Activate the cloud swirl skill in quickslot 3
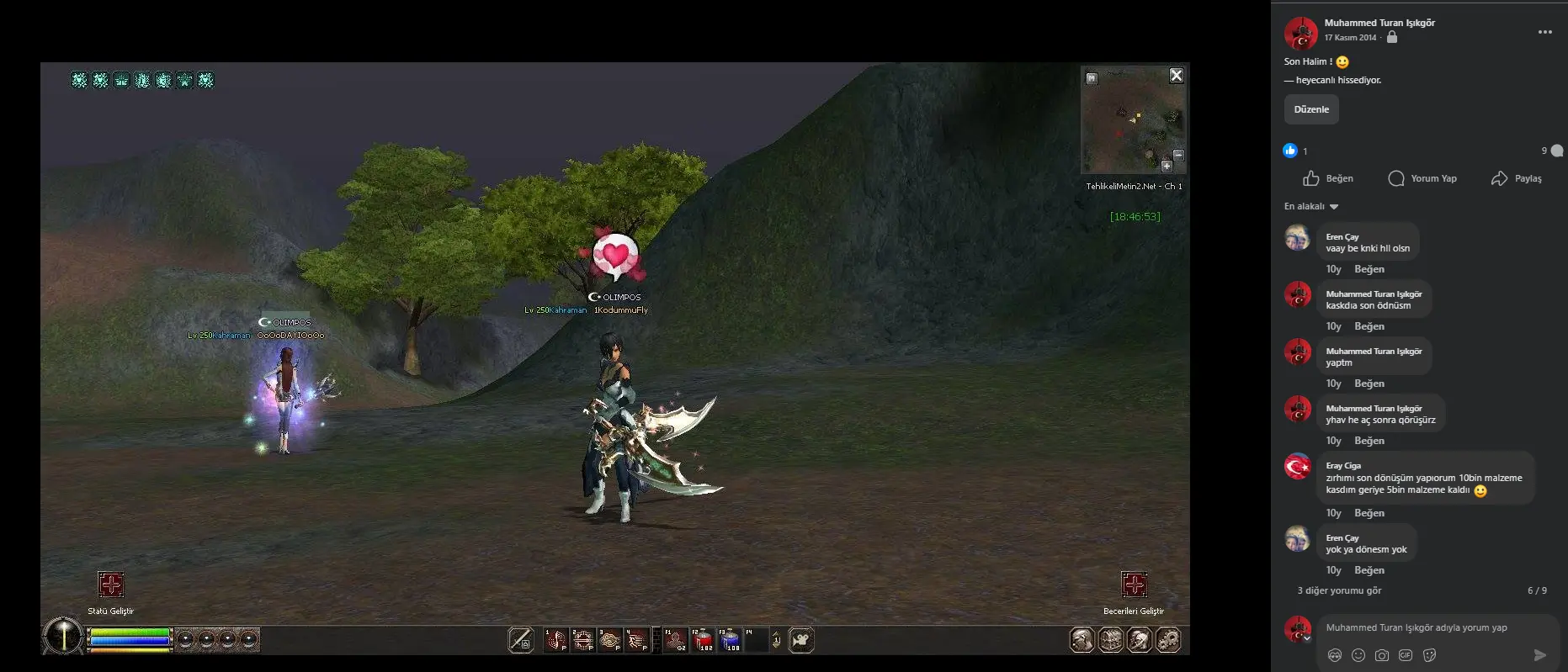 [x=609, y=640]
